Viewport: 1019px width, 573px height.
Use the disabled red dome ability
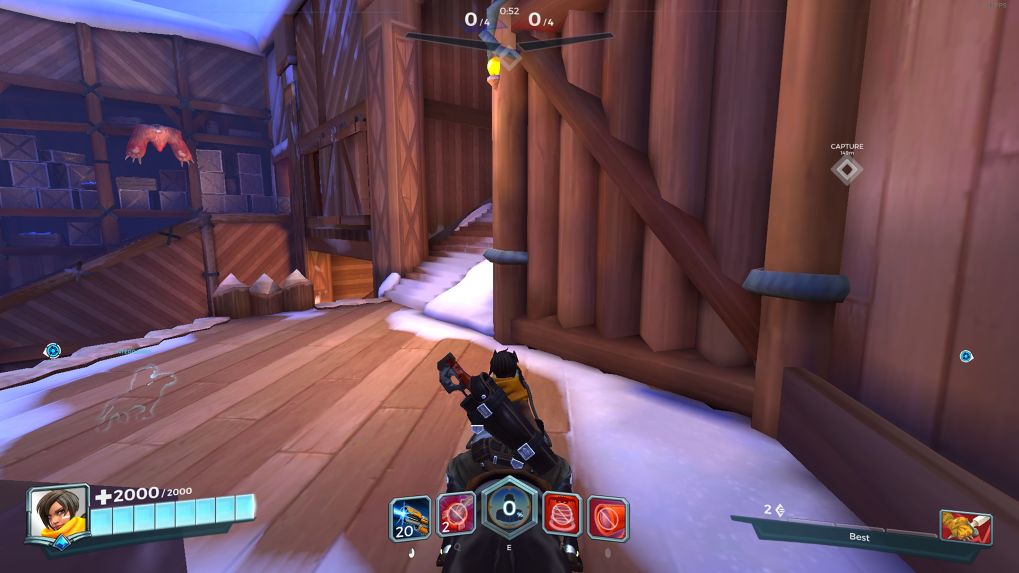562,516
